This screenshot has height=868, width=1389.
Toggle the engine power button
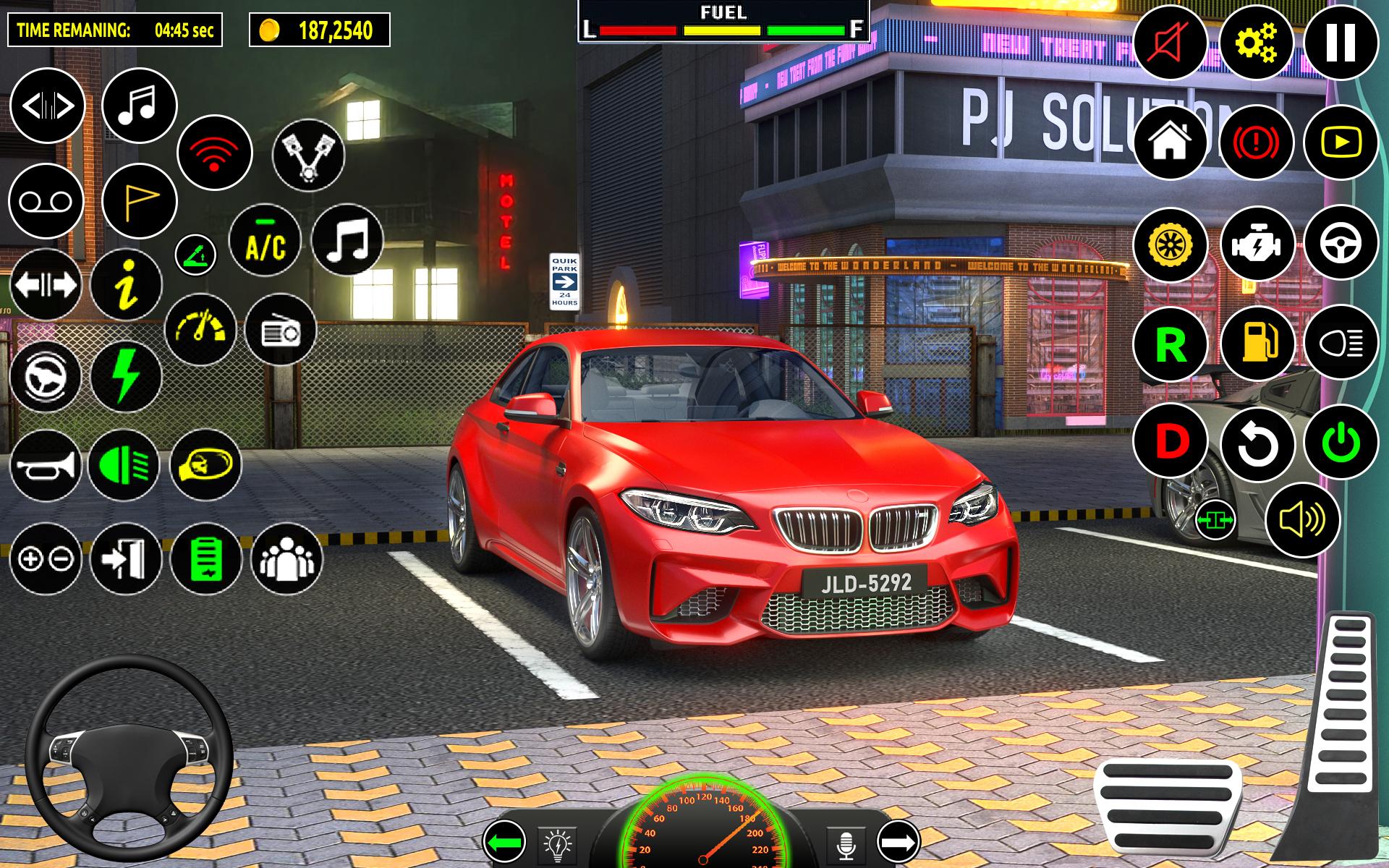1341,443
